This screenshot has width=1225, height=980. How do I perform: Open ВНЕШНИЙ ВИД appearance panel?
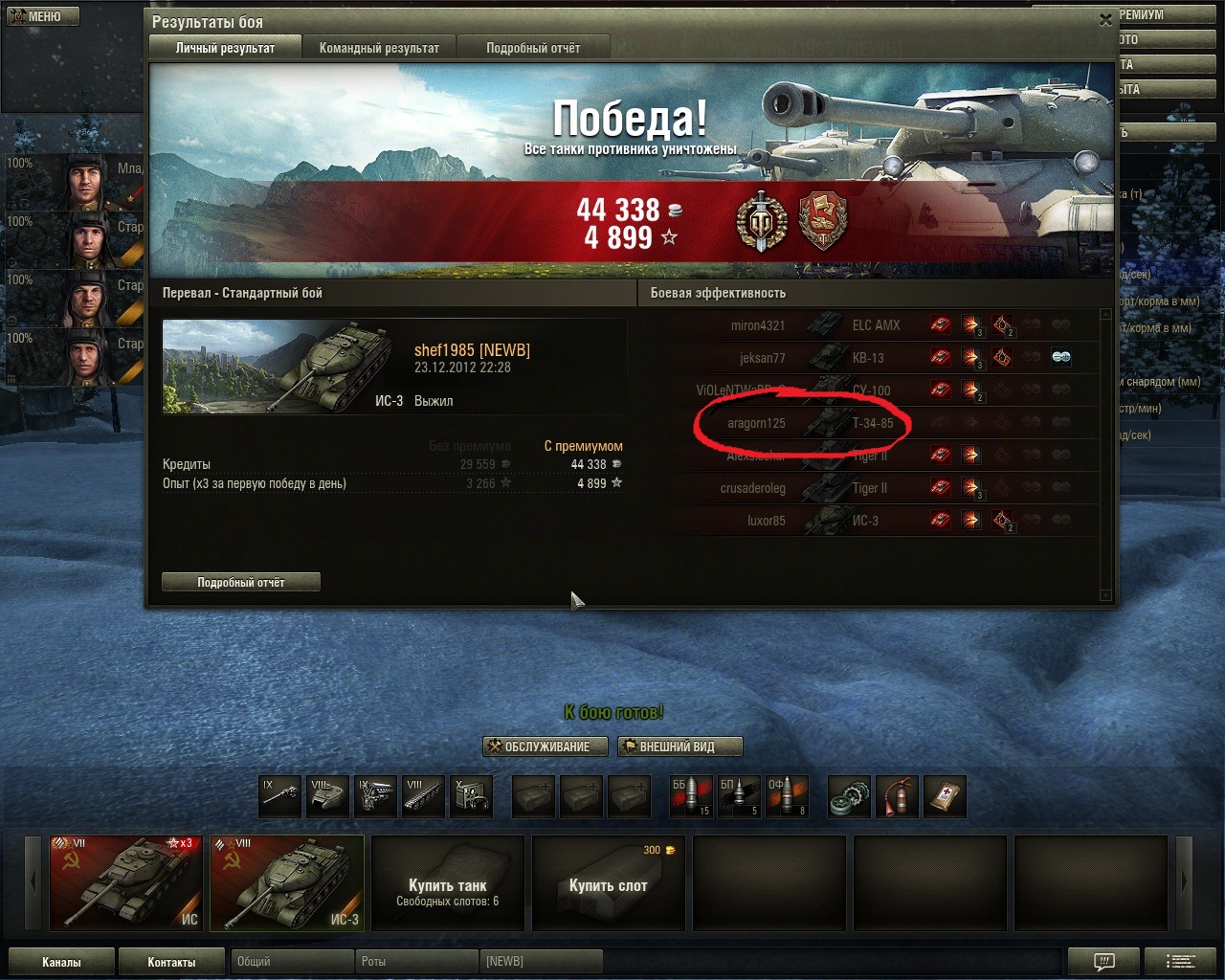[x=679, y=746]
